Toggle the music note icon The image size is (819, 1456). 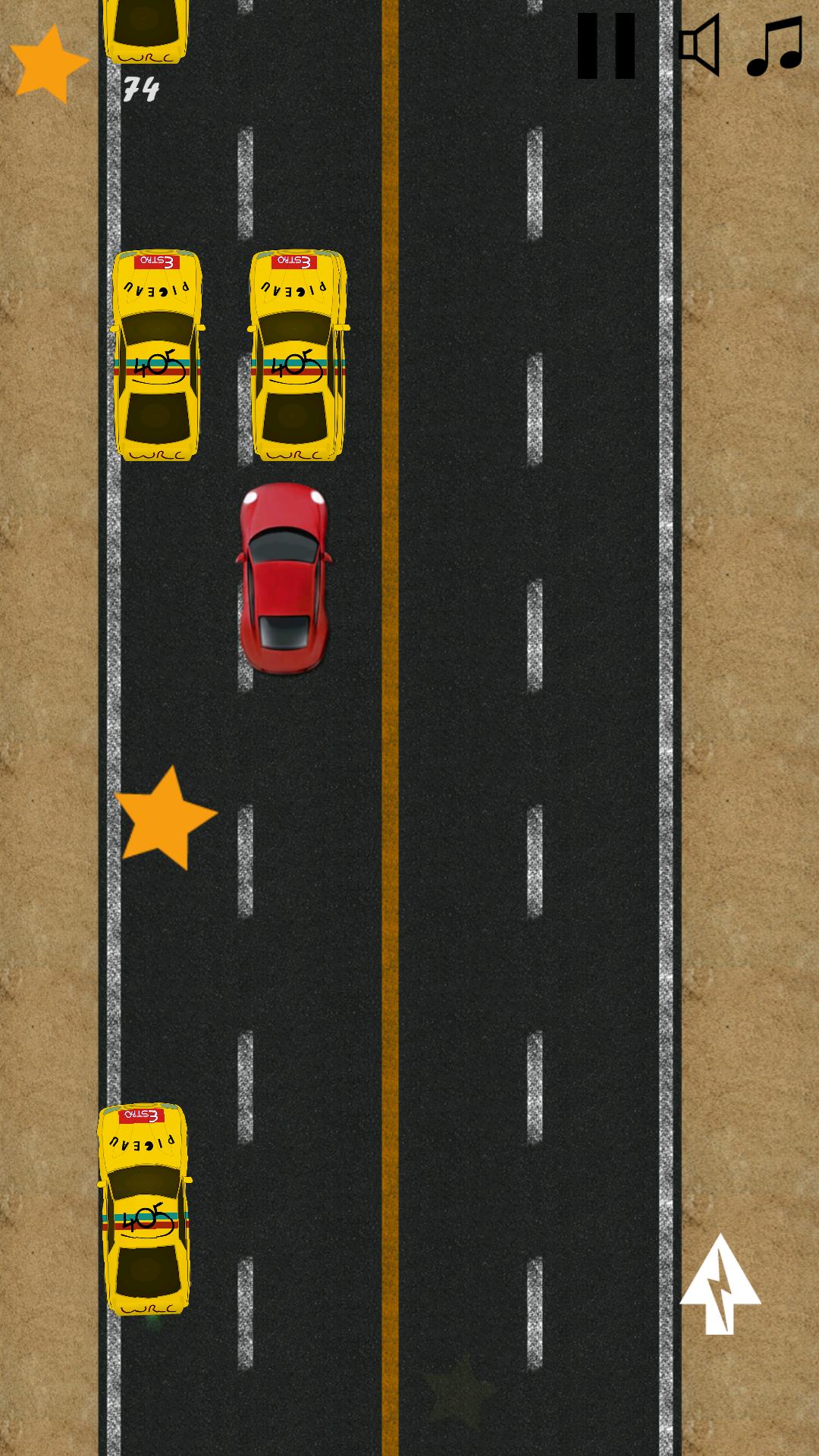click(775, 47)
